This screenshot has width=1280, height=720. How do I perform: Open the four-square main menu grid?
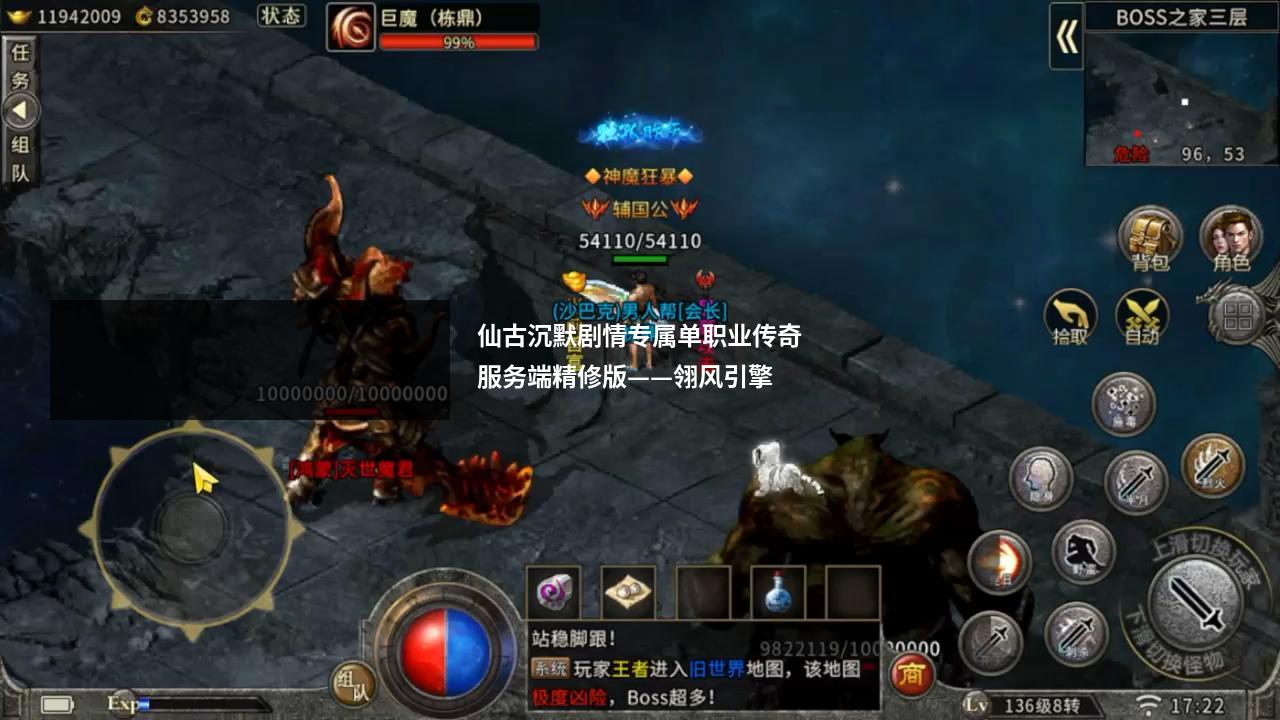(1240, 318)
